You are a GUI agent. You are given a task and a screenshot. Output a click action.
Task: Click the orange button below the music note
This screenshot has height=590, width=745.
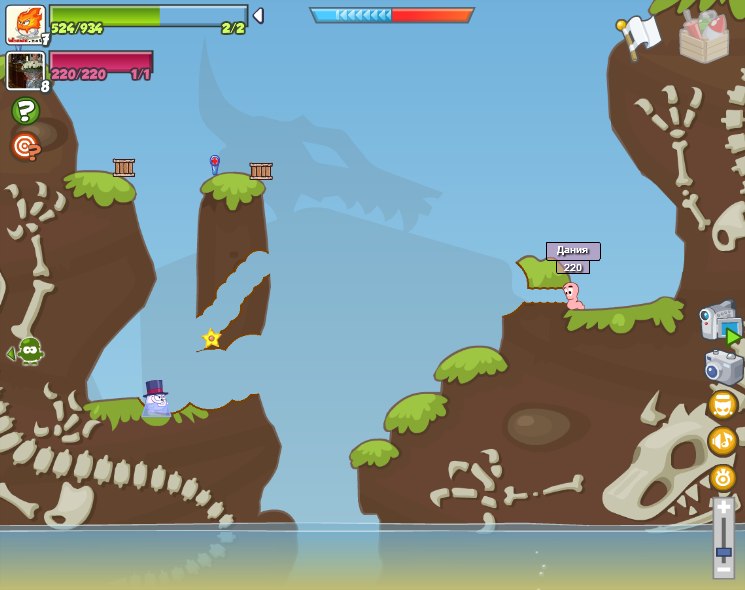coord(722,477)
